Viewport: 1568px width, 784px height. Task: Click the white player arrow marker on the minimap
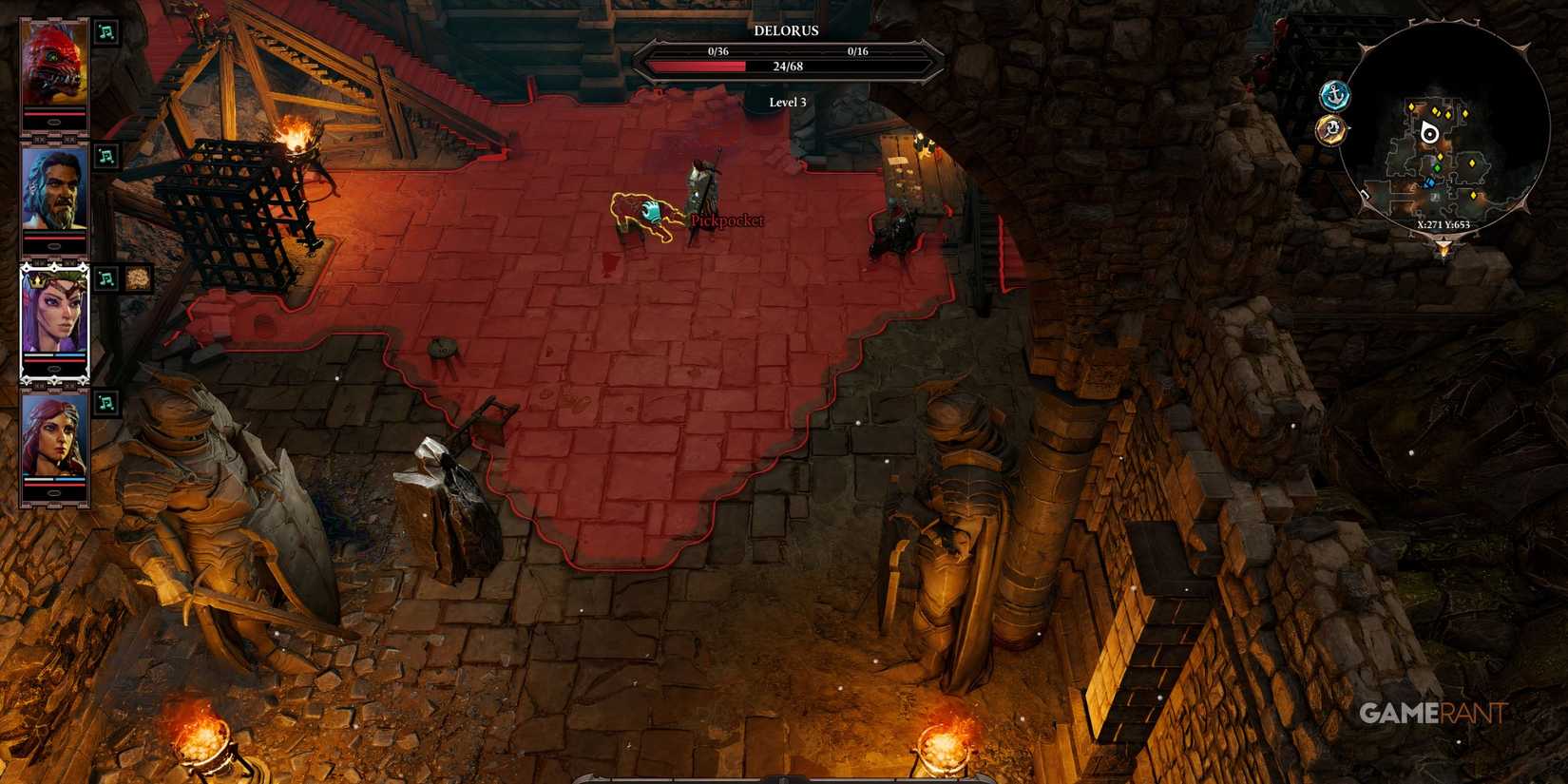(1430, 134)
